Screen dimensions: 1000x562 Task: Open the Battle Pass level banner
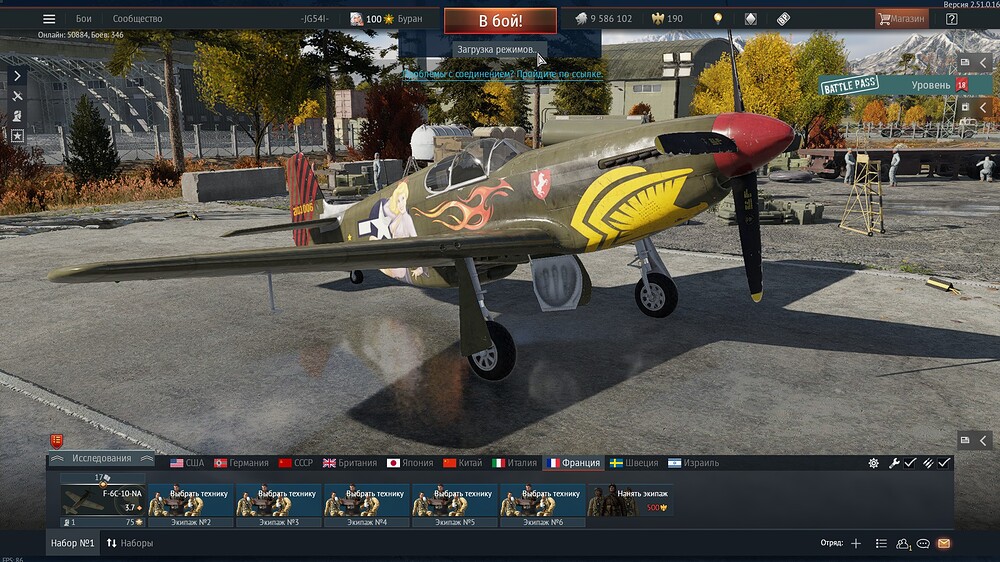click(x=893, y=86)
